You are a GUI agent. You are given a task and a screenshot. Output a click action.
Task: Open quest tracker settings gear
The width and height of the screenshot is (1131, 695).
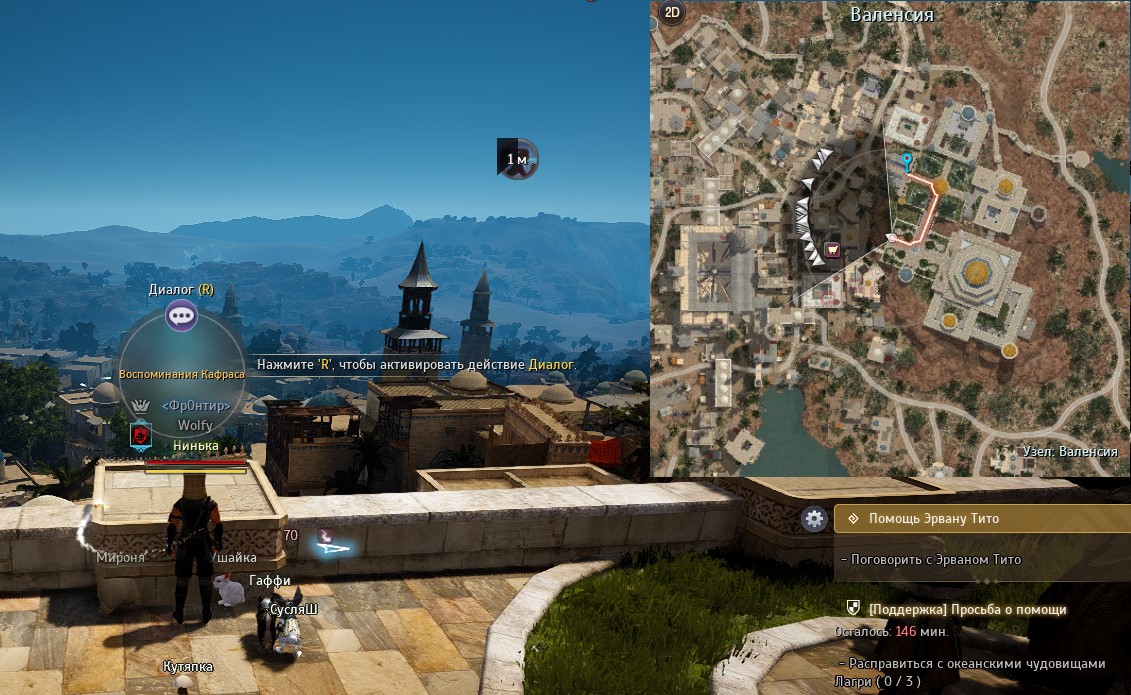(814, 518)
